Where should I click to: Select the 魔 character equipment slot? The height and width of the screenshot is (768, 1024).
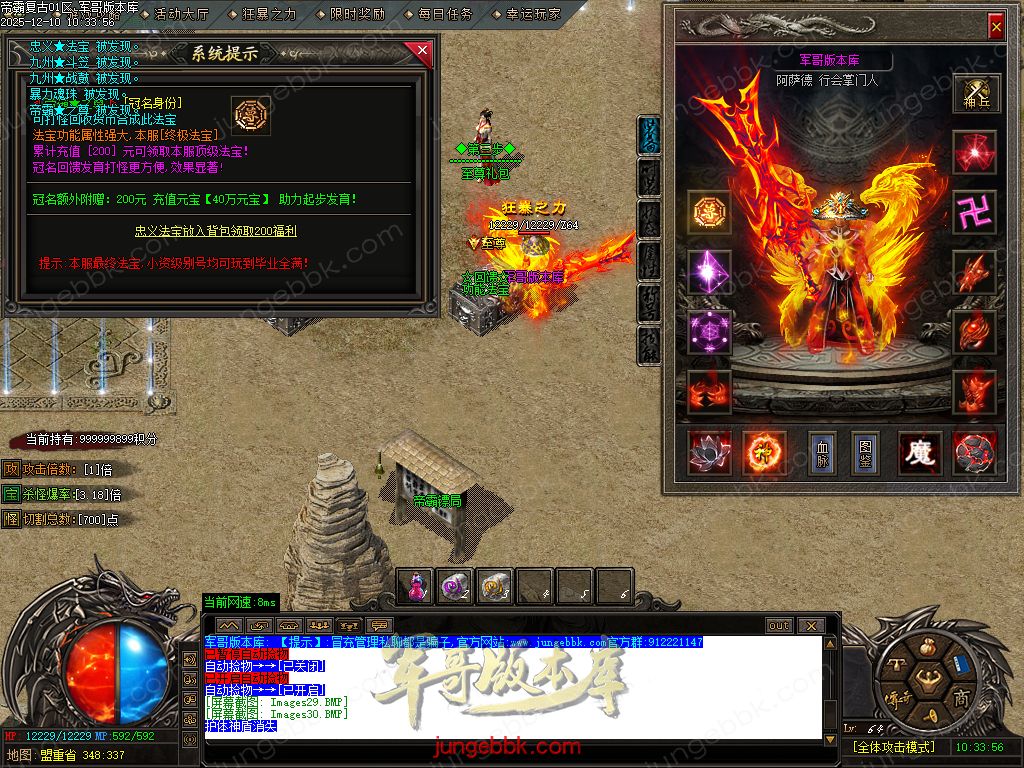(919, 453)
